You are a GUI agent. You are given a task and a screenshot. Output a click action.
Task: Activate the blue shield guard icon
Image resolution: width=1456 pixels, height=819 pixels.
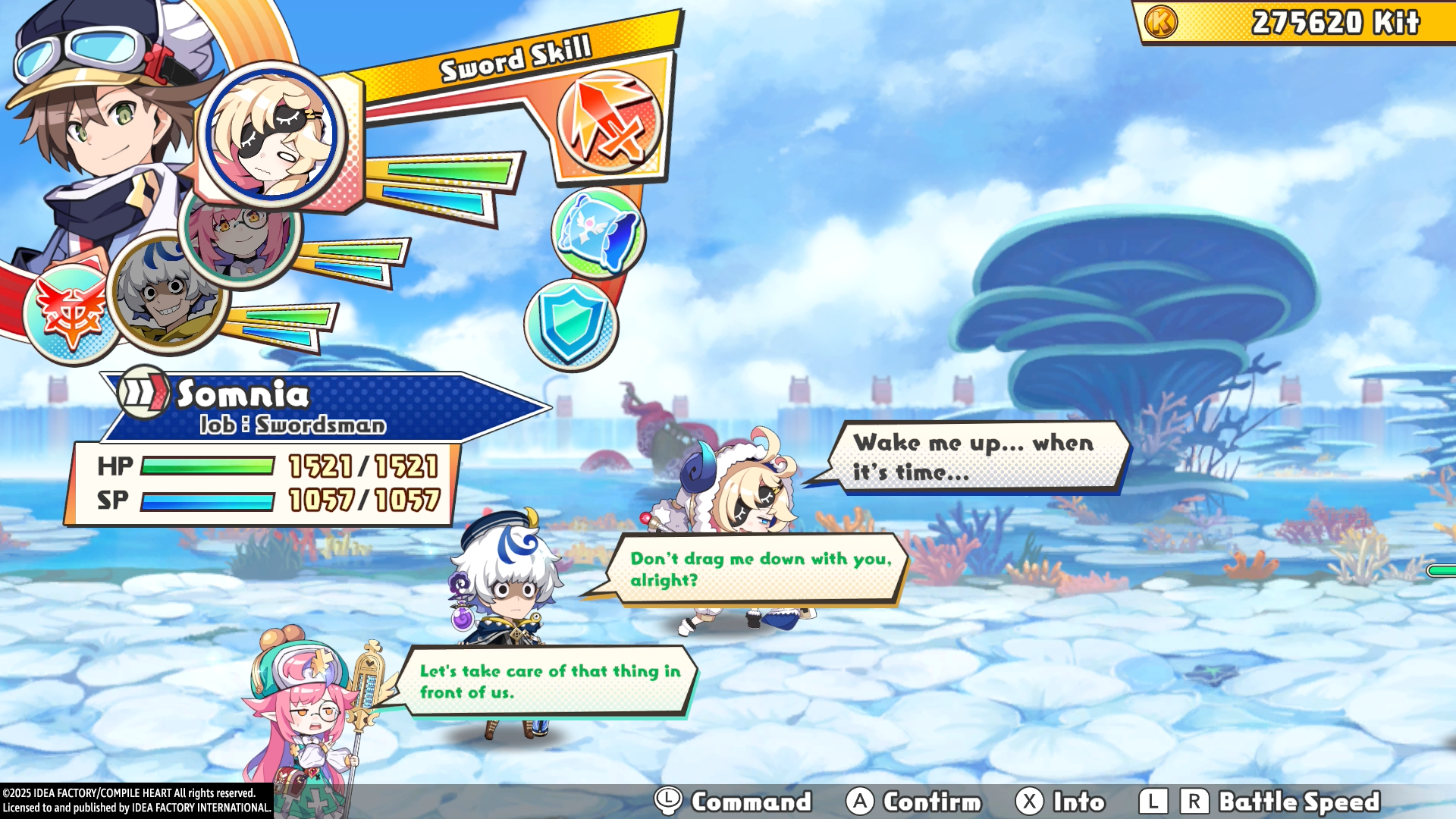(571, 325)
